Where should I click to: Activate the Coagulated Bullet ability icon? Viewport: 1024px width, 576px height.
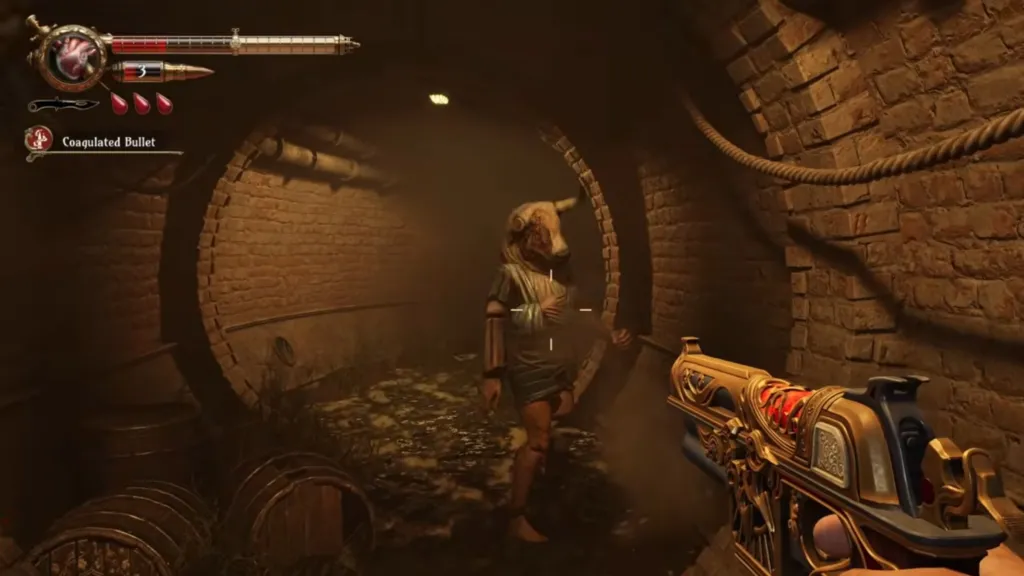pyautogui.click(x=40, y=140)
